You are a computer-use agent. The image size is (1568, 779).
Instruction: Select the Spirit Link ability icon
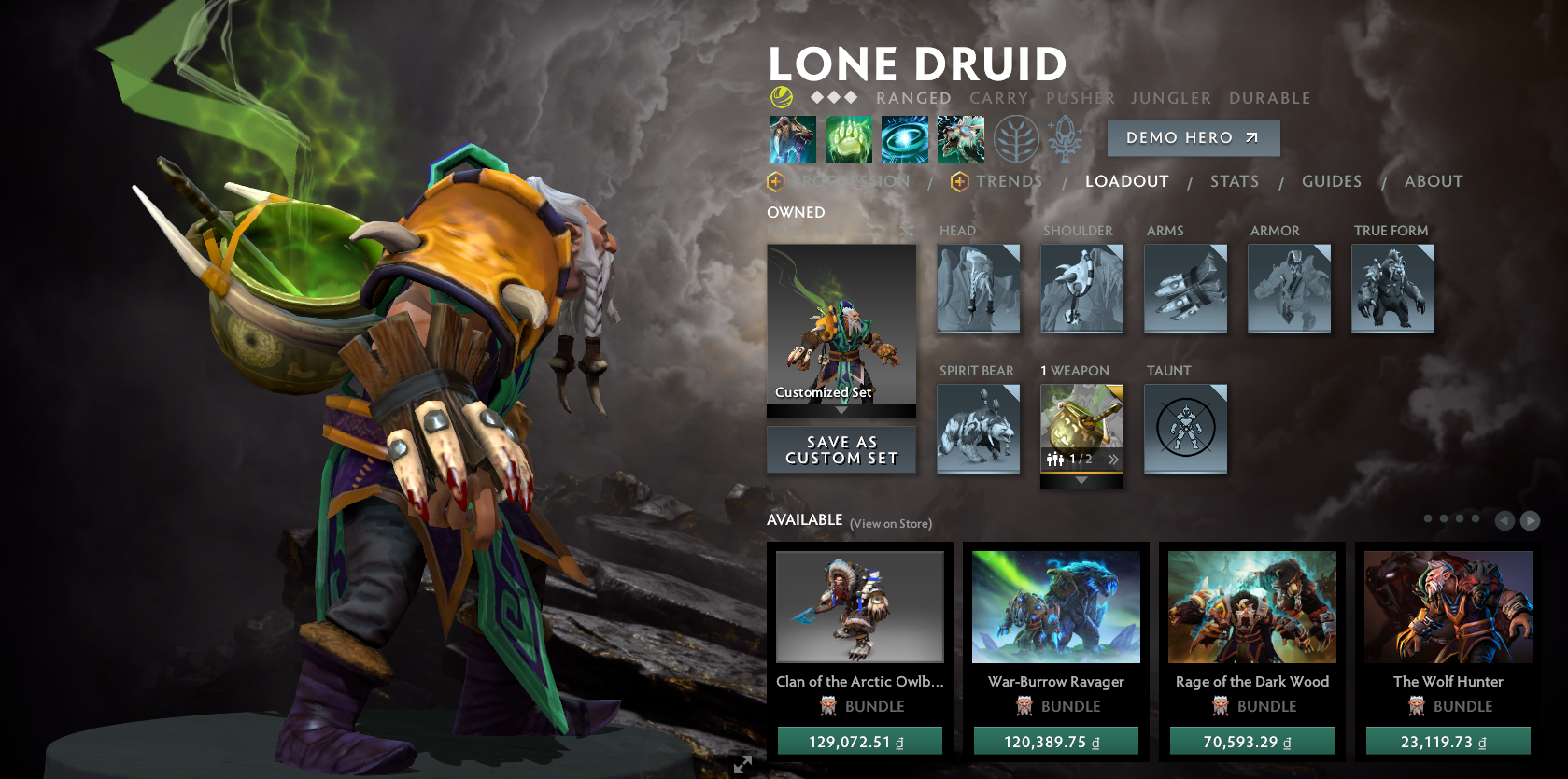(x=848, y=138)
